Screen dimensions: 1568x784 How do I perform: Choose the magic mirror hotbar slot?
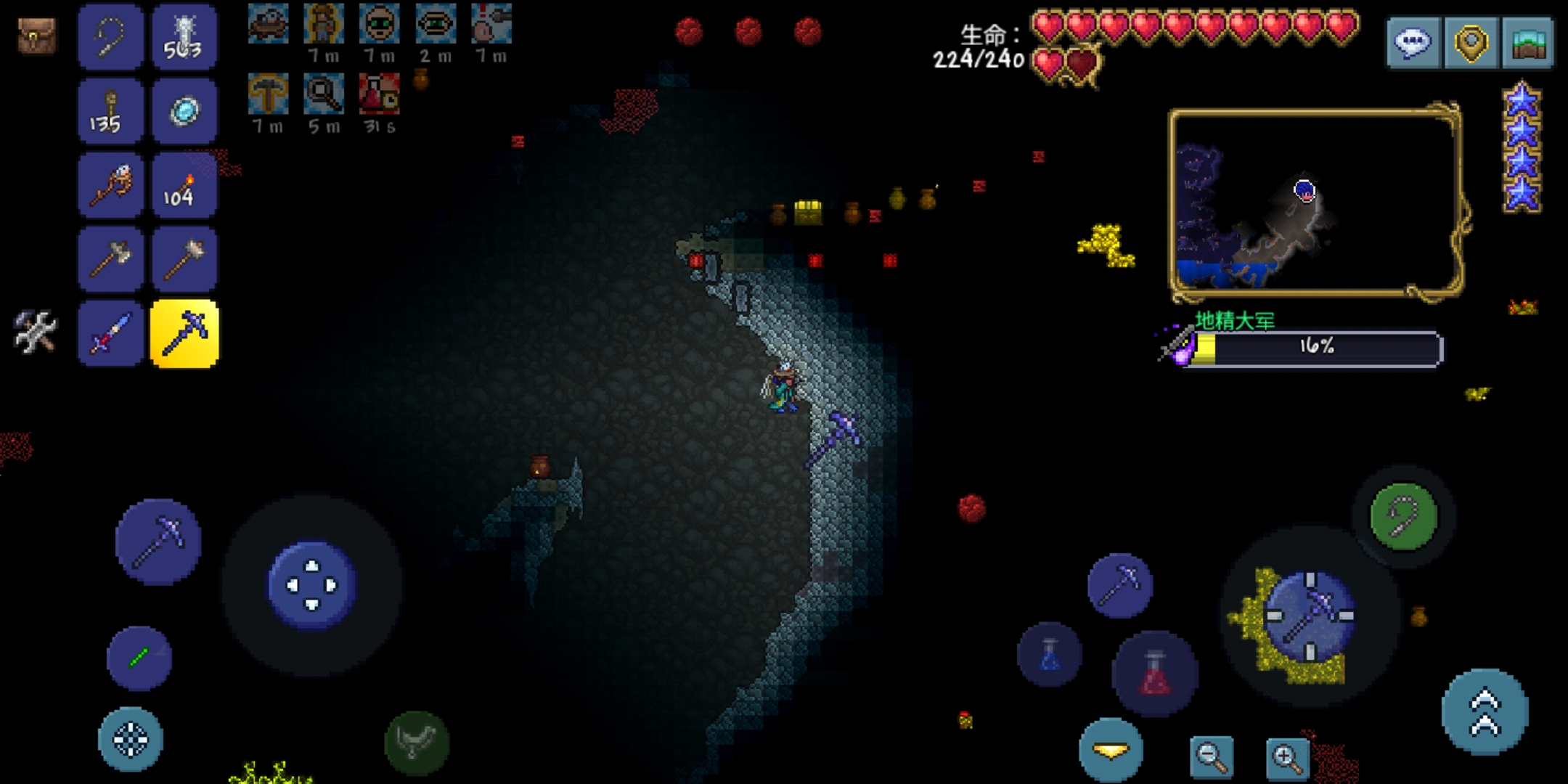coord(184,112)
